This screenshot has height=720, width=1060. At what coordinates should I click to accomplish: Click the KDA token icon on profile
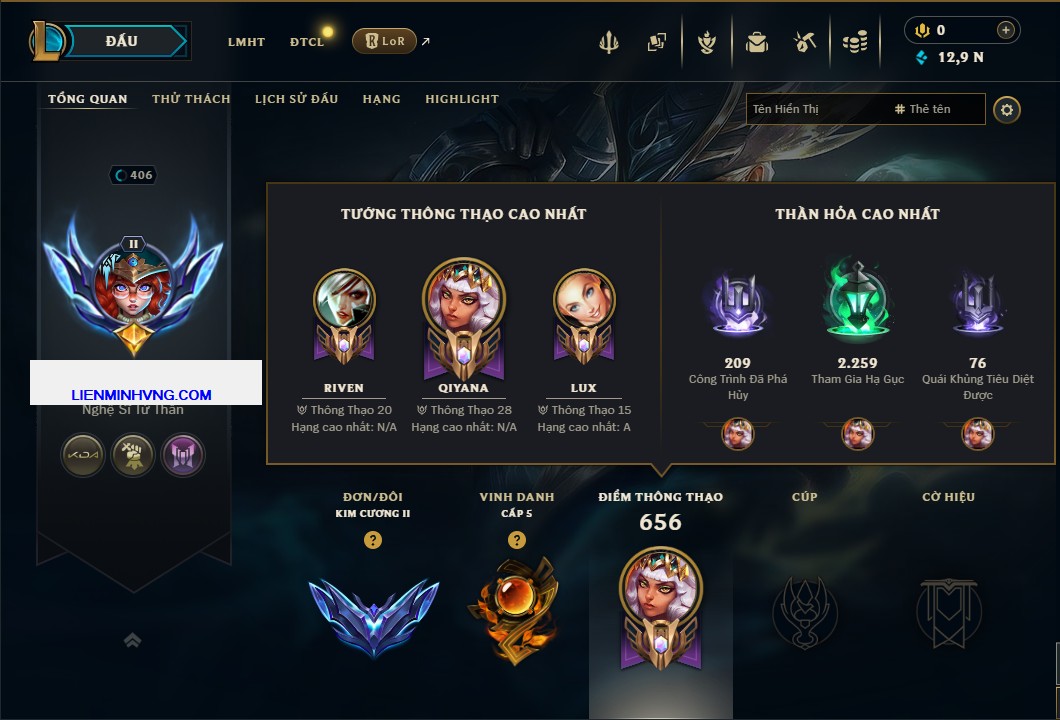[x=83, y=455]
